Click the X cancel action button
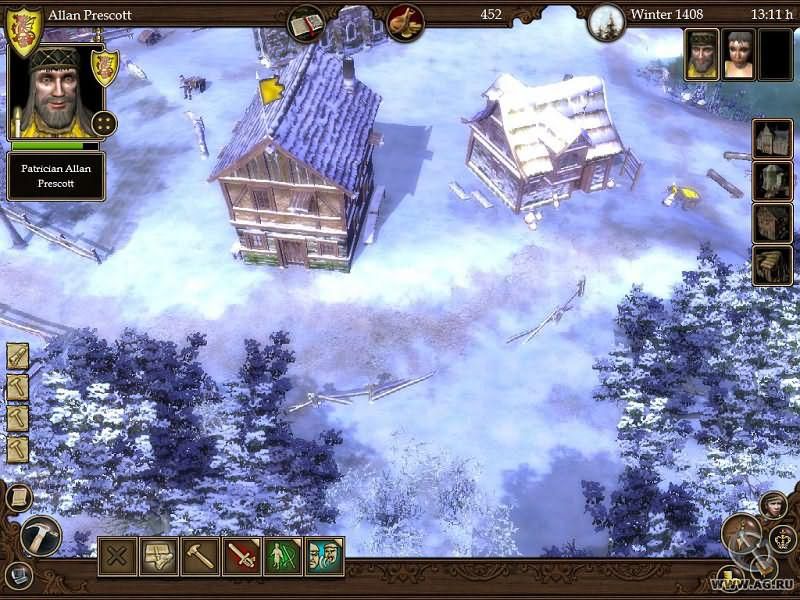The image size is (800, 600). pyautogui.click(x=117, y=557)
